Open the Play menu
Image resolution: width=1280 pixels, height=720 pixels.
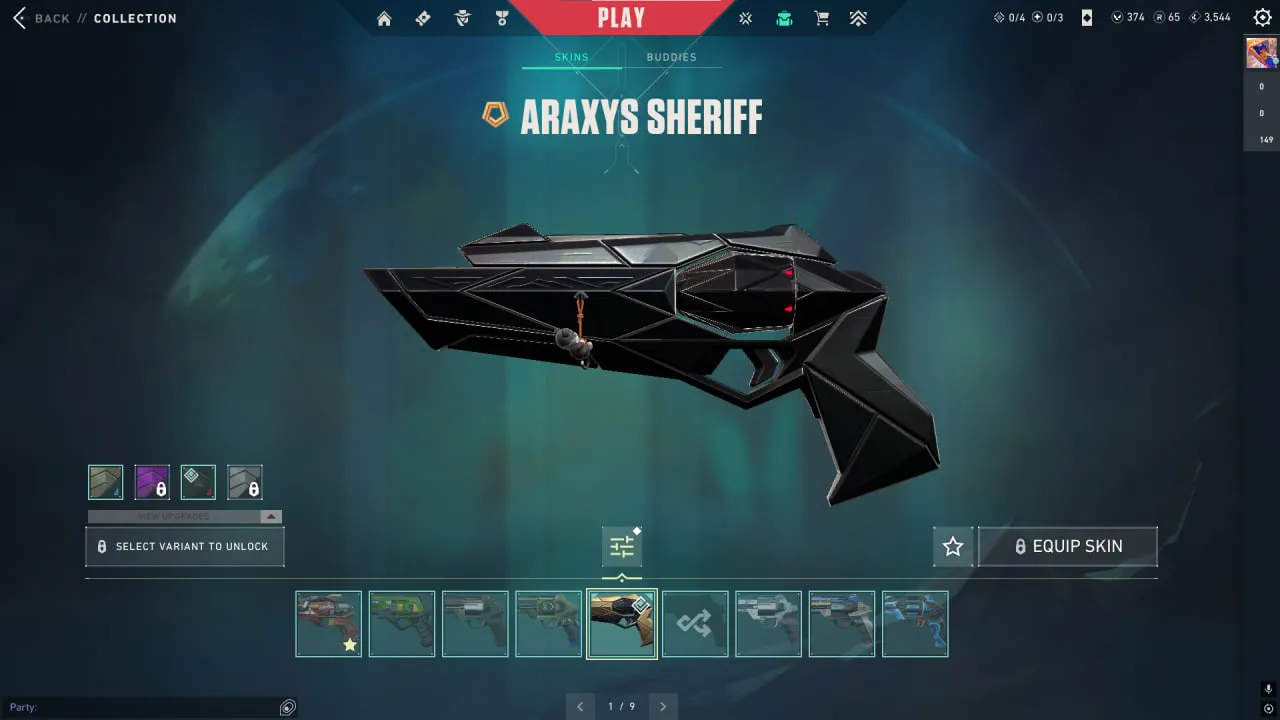(x=620, y=16)
